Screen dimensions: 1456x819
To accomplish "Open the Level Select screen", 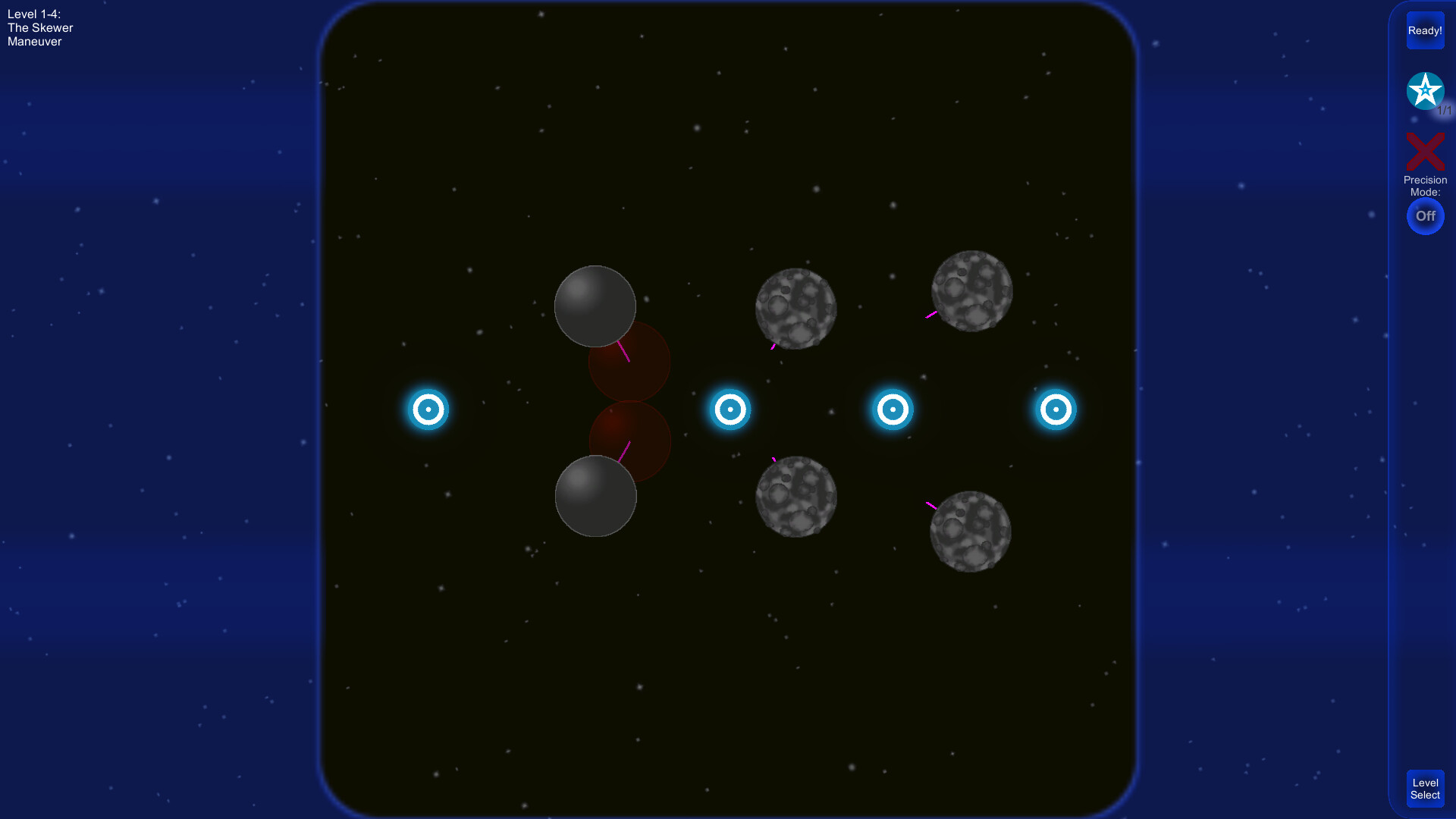I will tap(1425, 788).
